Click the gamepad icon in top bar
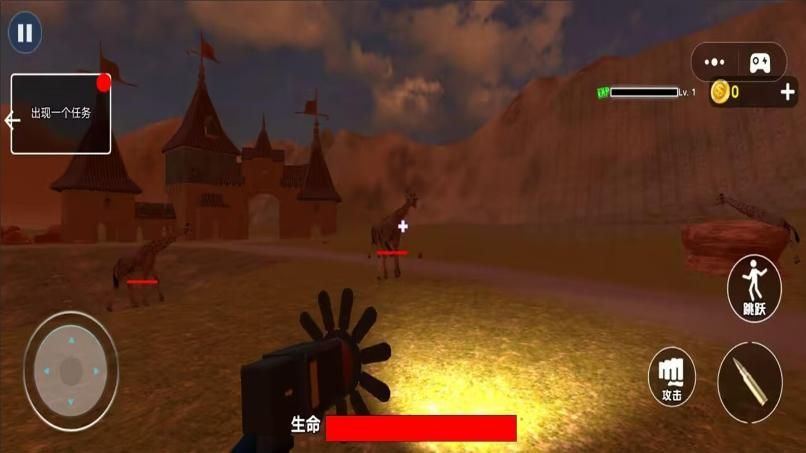806x453 pixels. tap(761, 62)
